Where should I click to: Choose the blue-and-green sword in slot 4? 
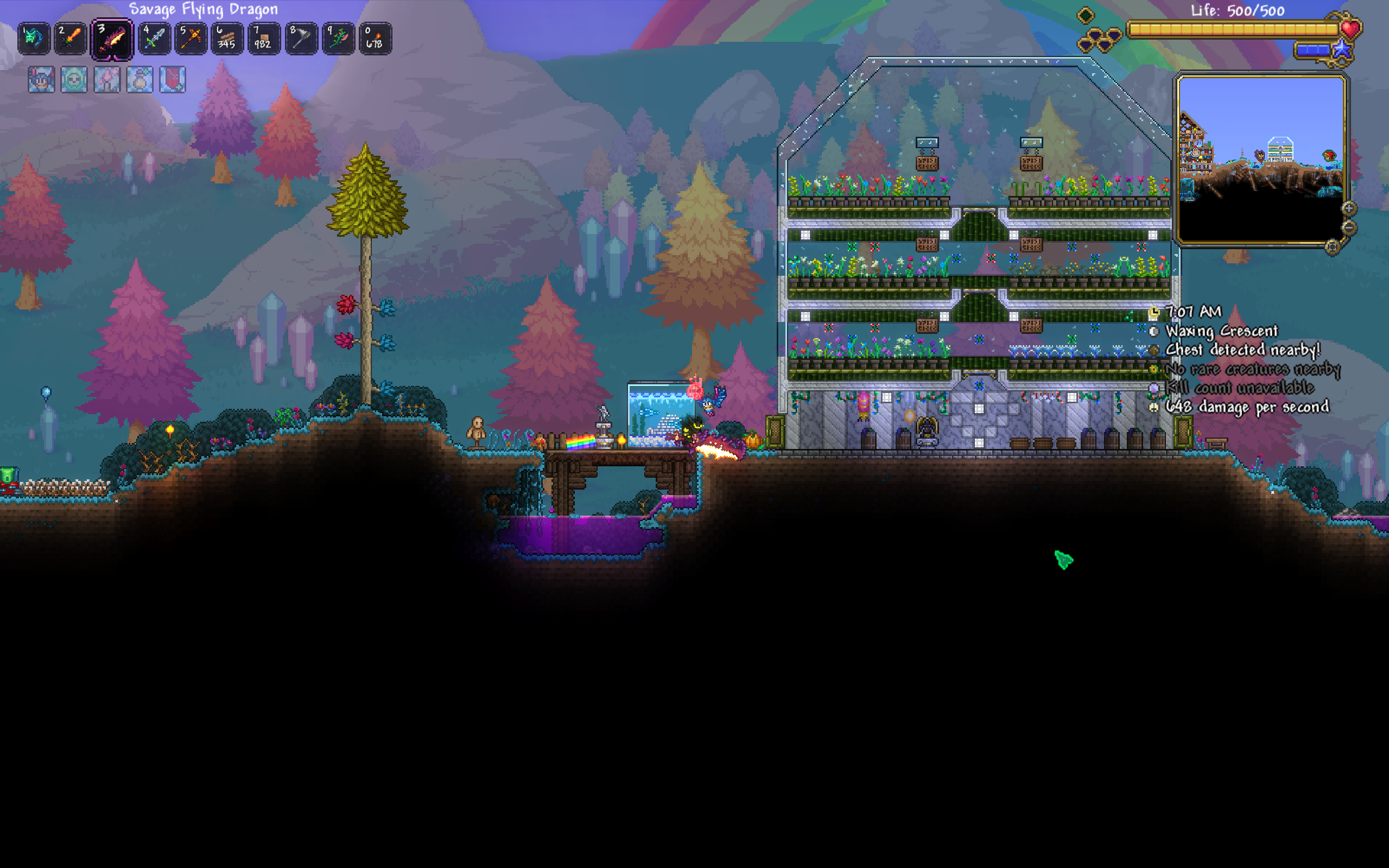(x=154, y=39)
